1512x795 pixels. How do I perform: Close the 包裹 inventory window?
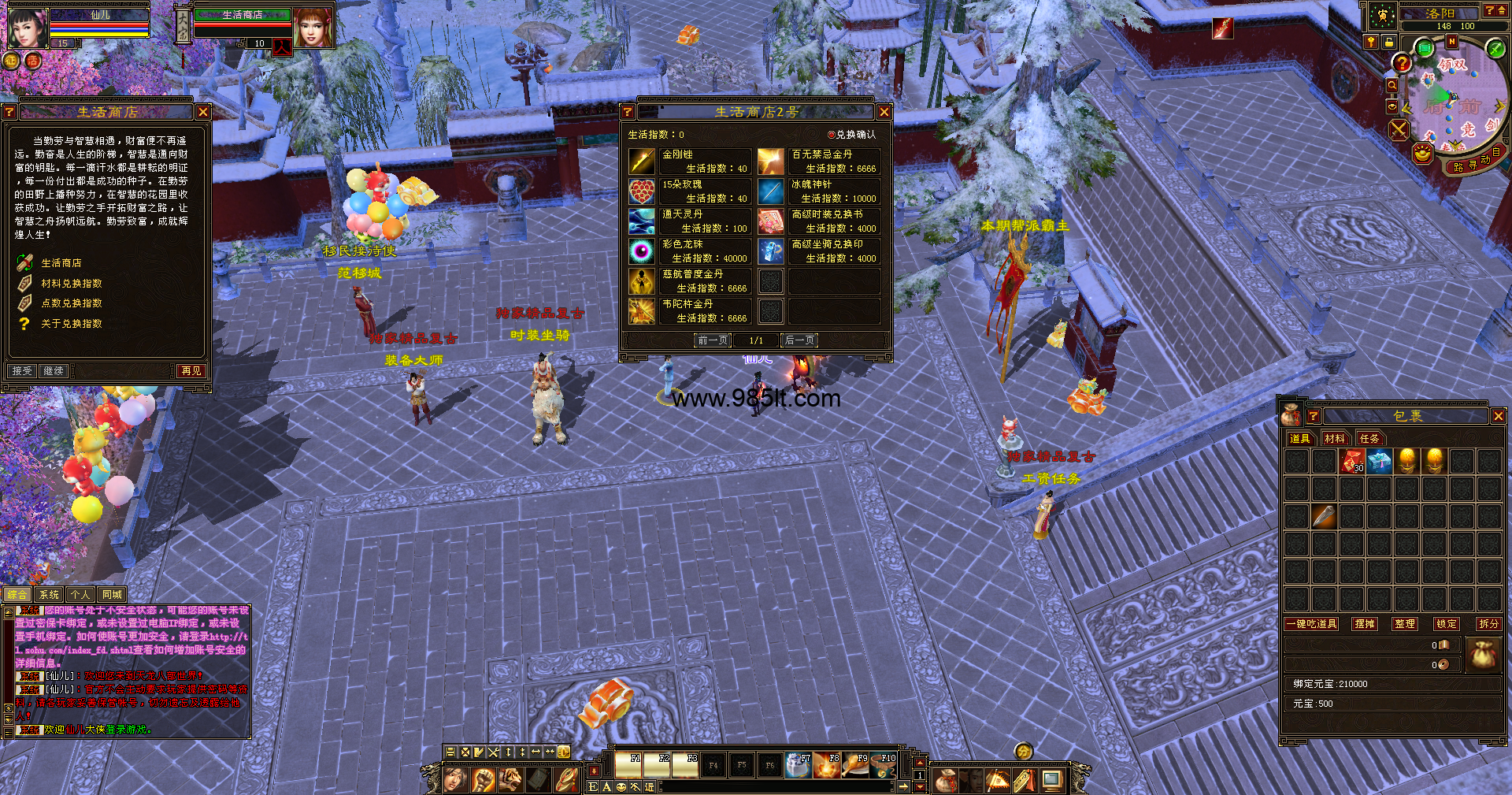pyautogui.click(x=1498, y=416)
